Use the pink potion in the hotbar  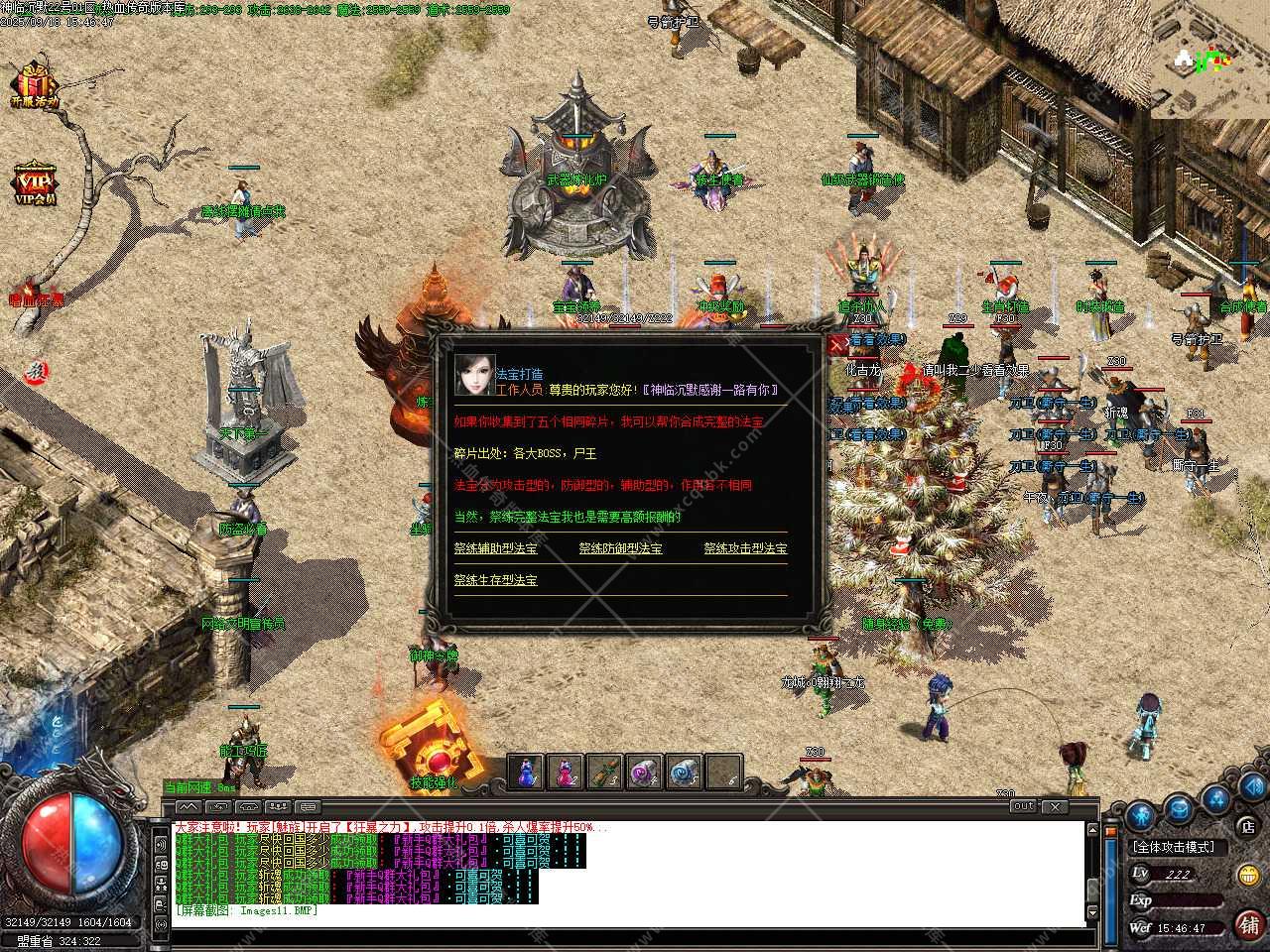coord(566,772)
